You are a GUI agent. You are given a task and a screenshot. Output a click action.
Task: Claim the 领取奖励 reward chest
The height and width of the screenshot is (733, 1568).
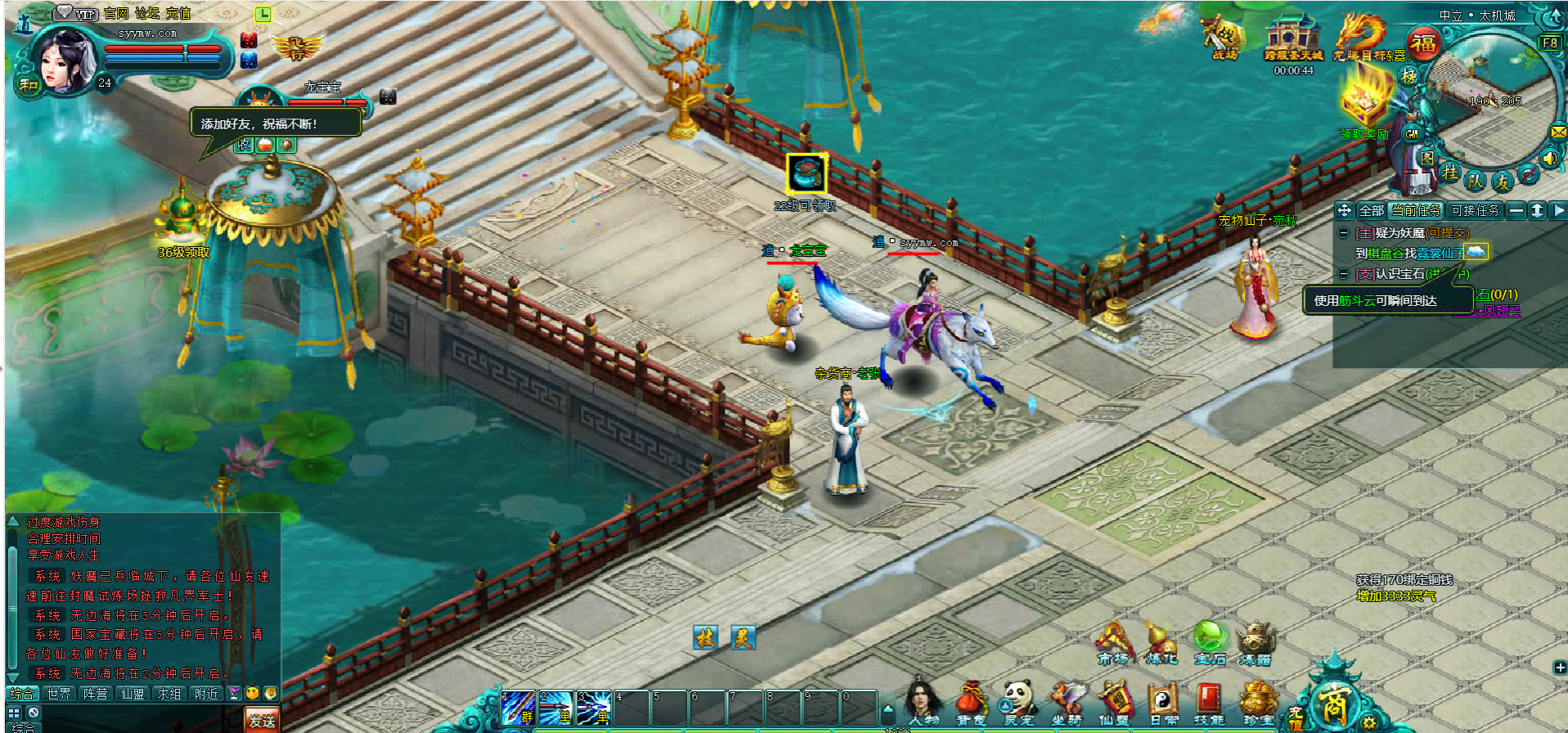[x=1364, y=103]
